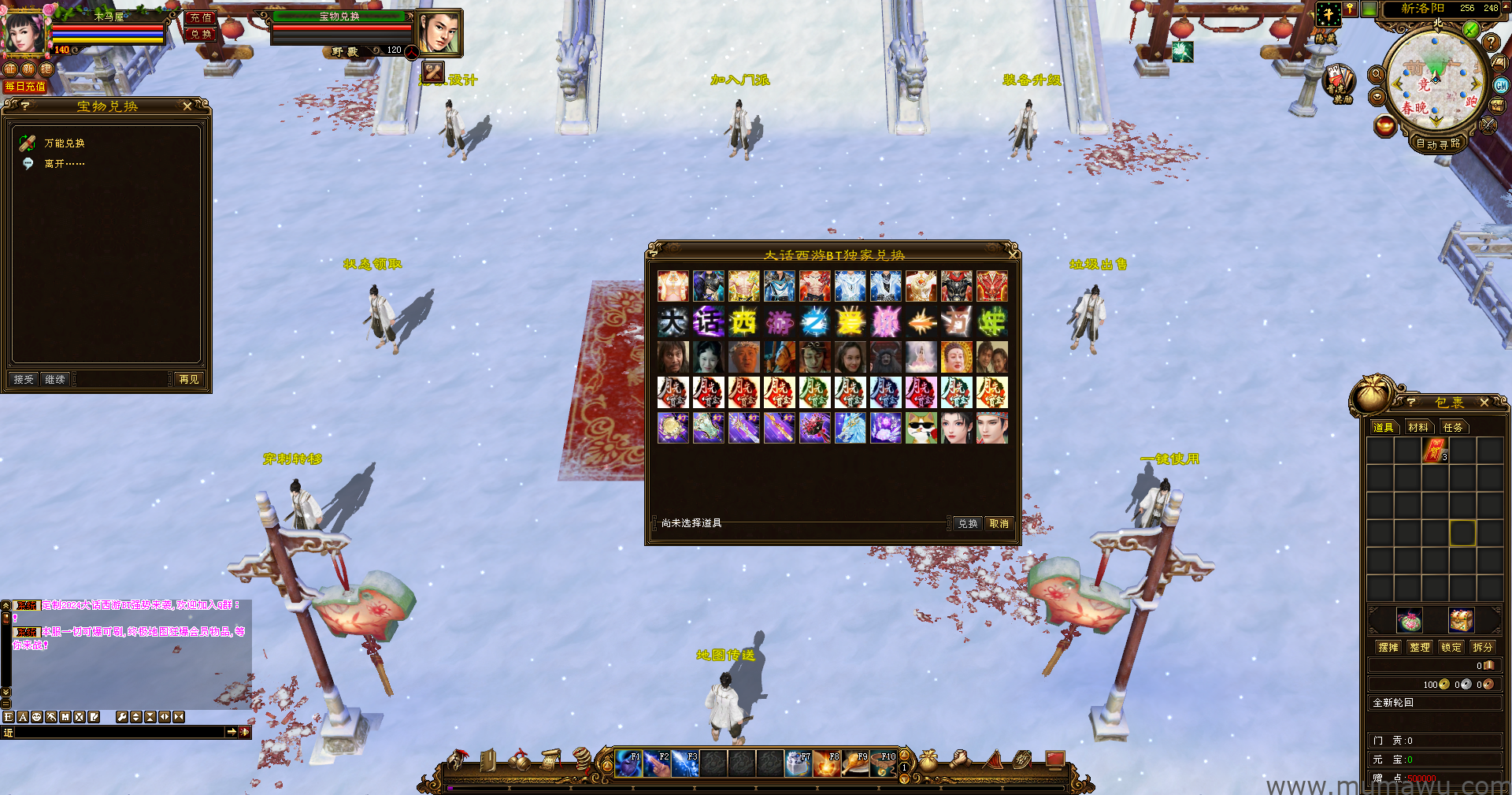This screenshot has height=795, width=1512.
Task: Confirm with the 兑换 exchange button
Action: tap(967, 524)
